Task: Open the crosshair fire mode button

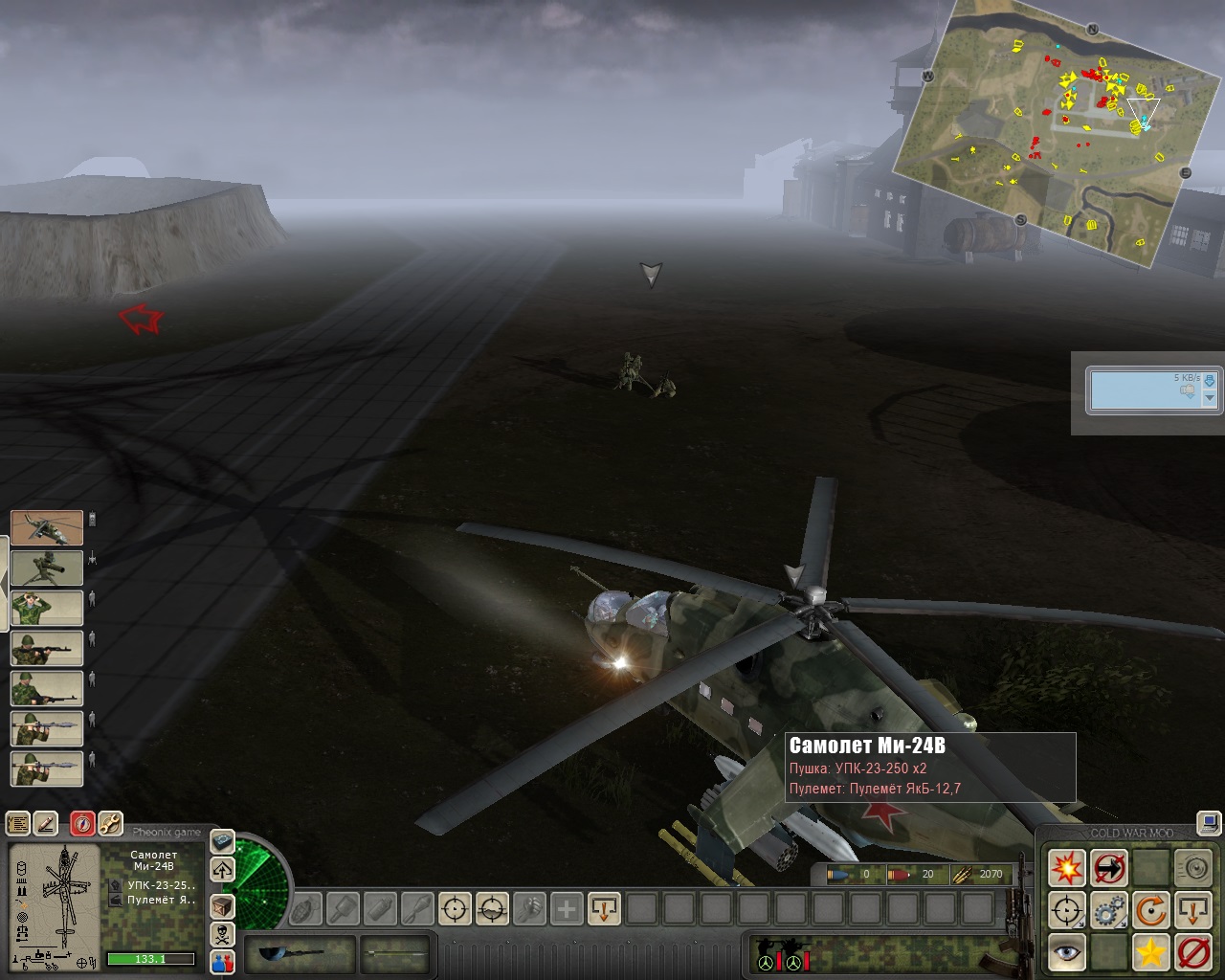Action: [1066, 910]
